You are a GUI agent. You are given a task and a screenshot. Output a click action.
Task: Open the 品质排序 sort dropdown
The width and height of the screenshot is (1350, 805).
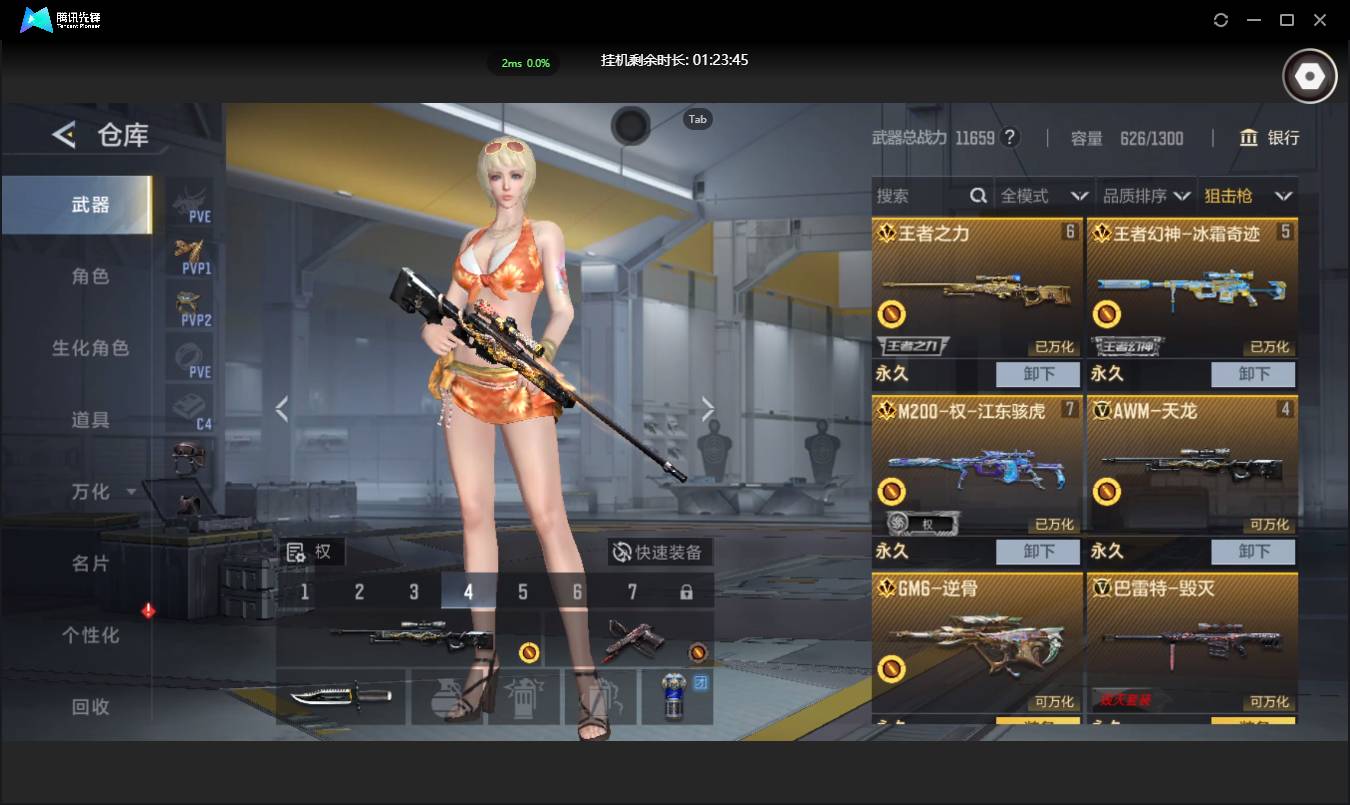tap(1146, 196)
